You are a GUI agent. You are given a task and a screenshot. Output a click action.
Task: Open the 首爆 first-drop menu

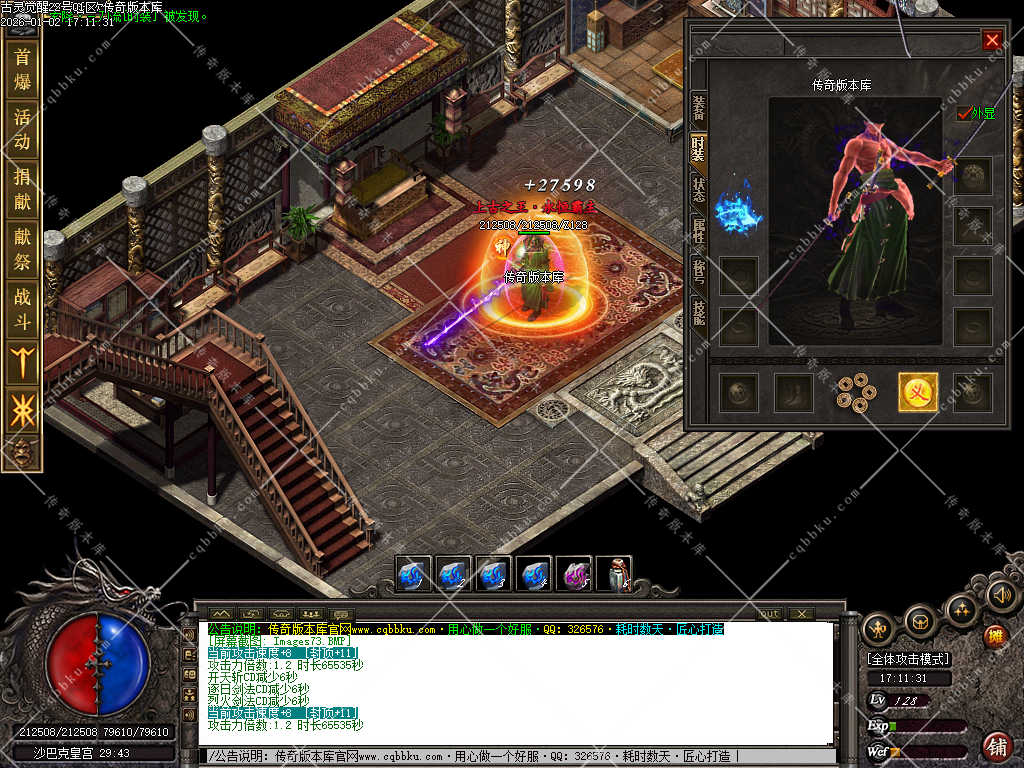coord(22,69)
